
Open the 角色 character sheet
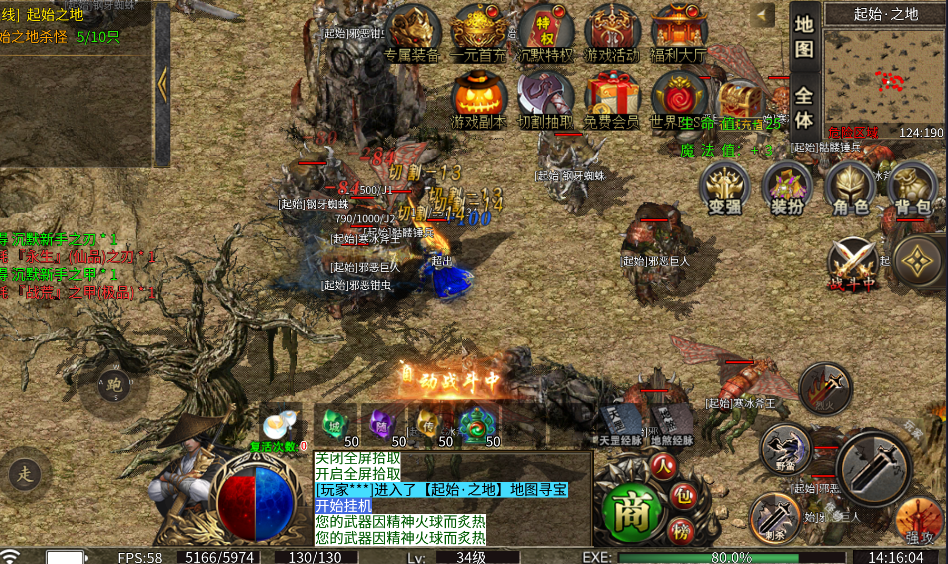tap(849, 188)
